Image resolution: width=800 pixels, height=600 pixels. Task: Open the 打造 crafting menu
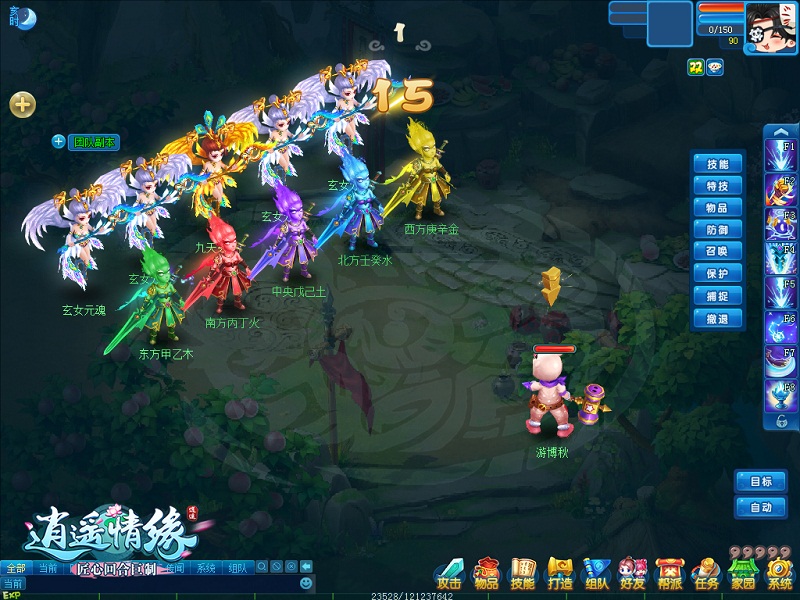(559, 574)
